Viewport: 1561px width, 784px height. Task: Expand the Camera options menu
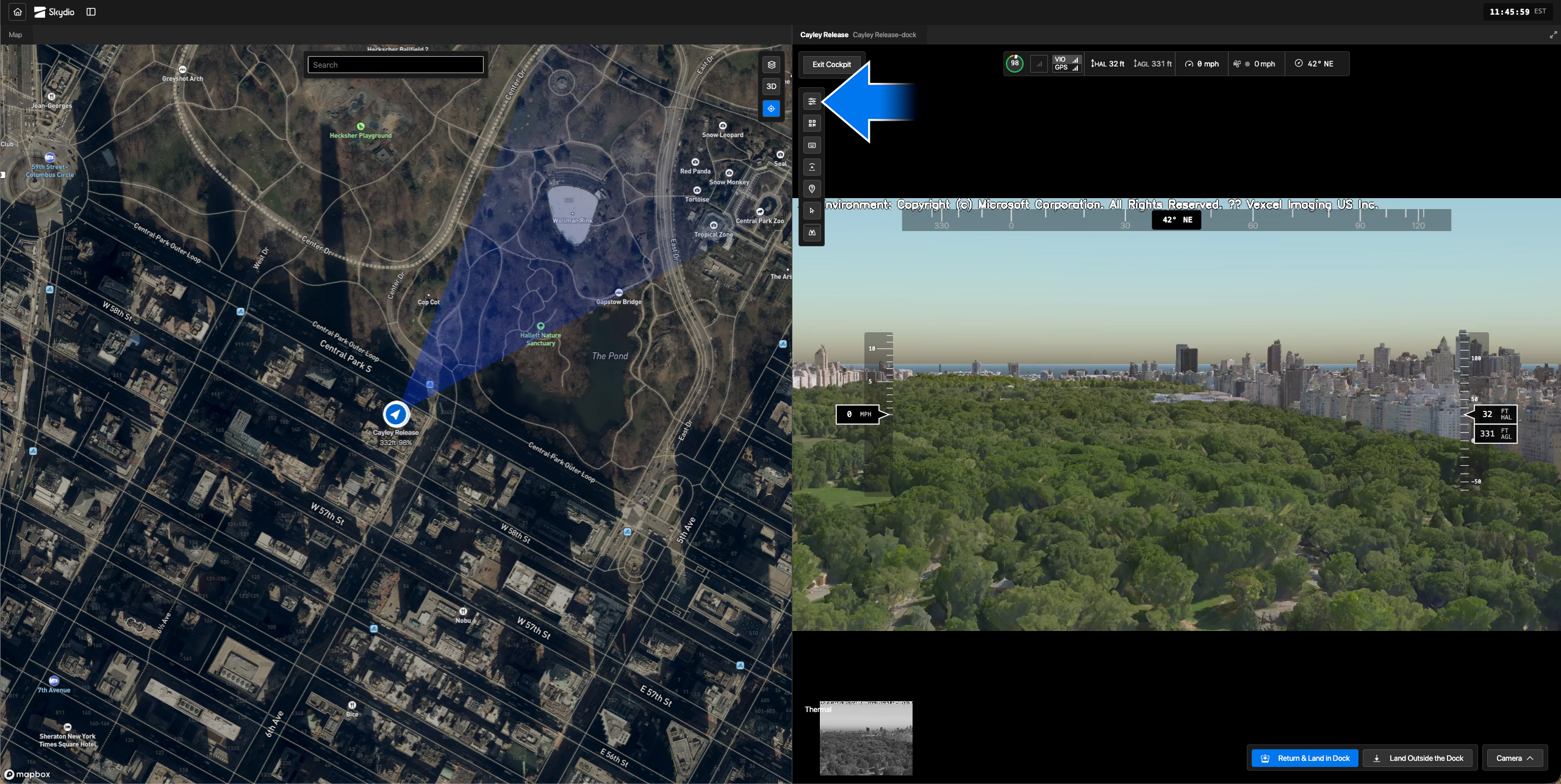click(x=1515, y=757)
